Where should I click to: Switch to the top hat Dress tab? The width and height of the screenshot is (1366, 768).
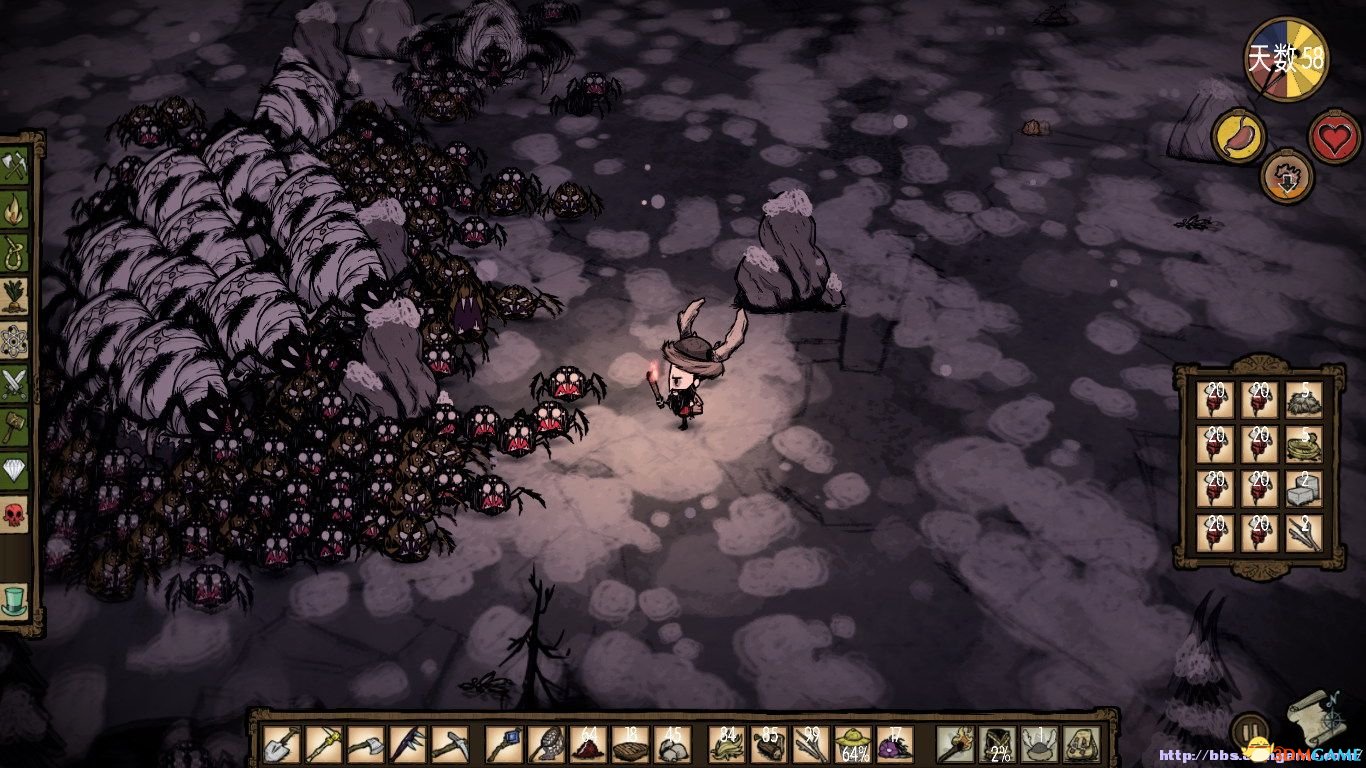(x=16, y=598)
